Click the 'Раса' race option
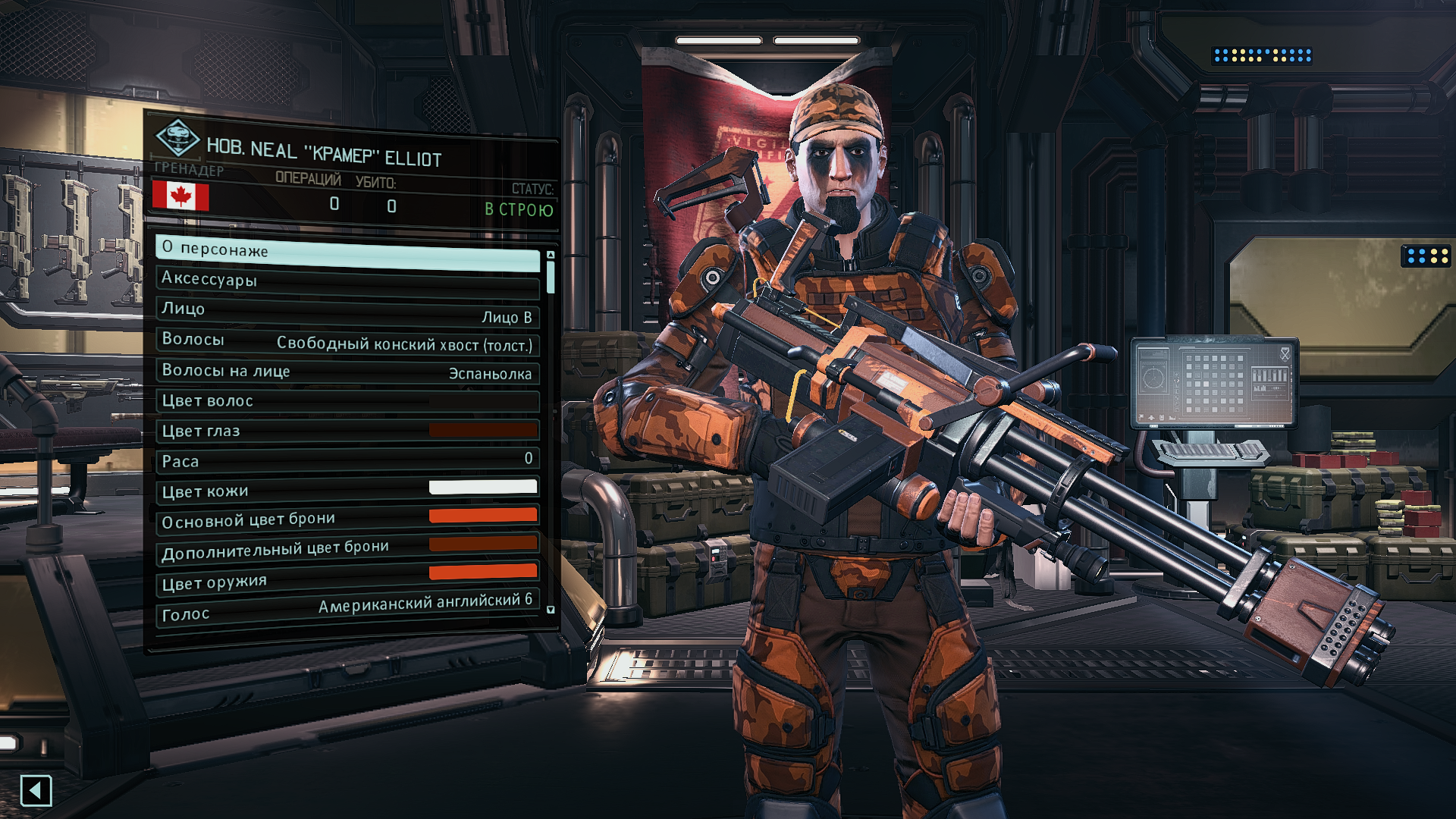 347,460
